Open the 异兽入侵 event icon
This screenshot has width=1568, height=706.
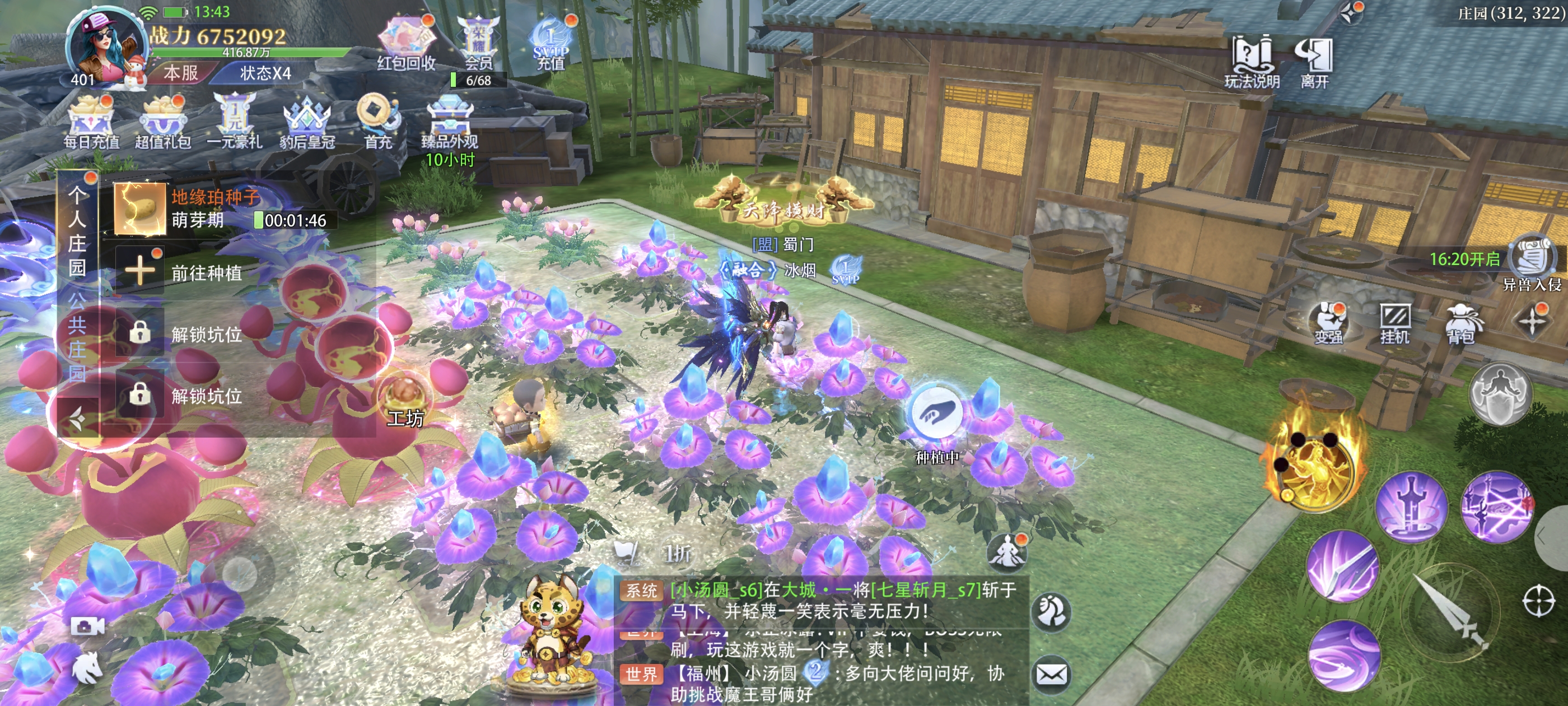1532,262
